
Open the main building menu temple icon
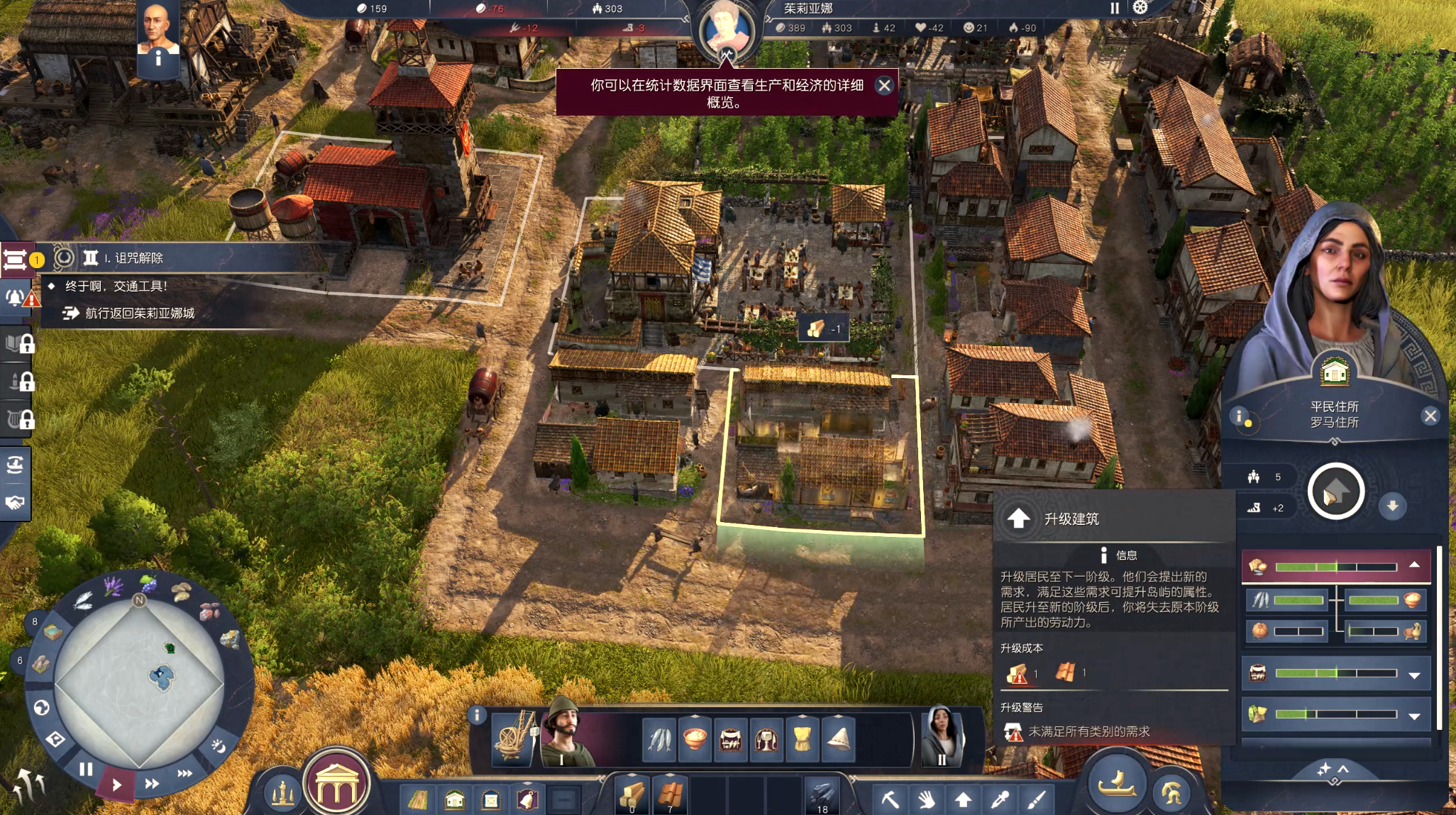(x=337, y=784)
